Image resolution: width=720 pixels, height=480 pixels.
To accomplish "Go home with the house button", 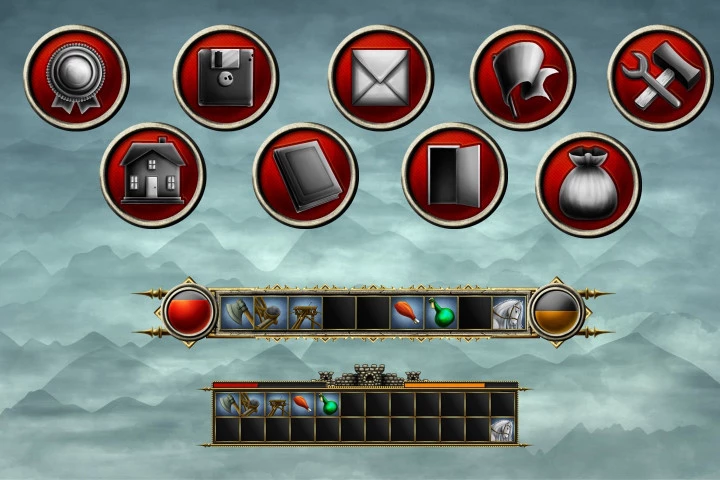I will (152, 175).
